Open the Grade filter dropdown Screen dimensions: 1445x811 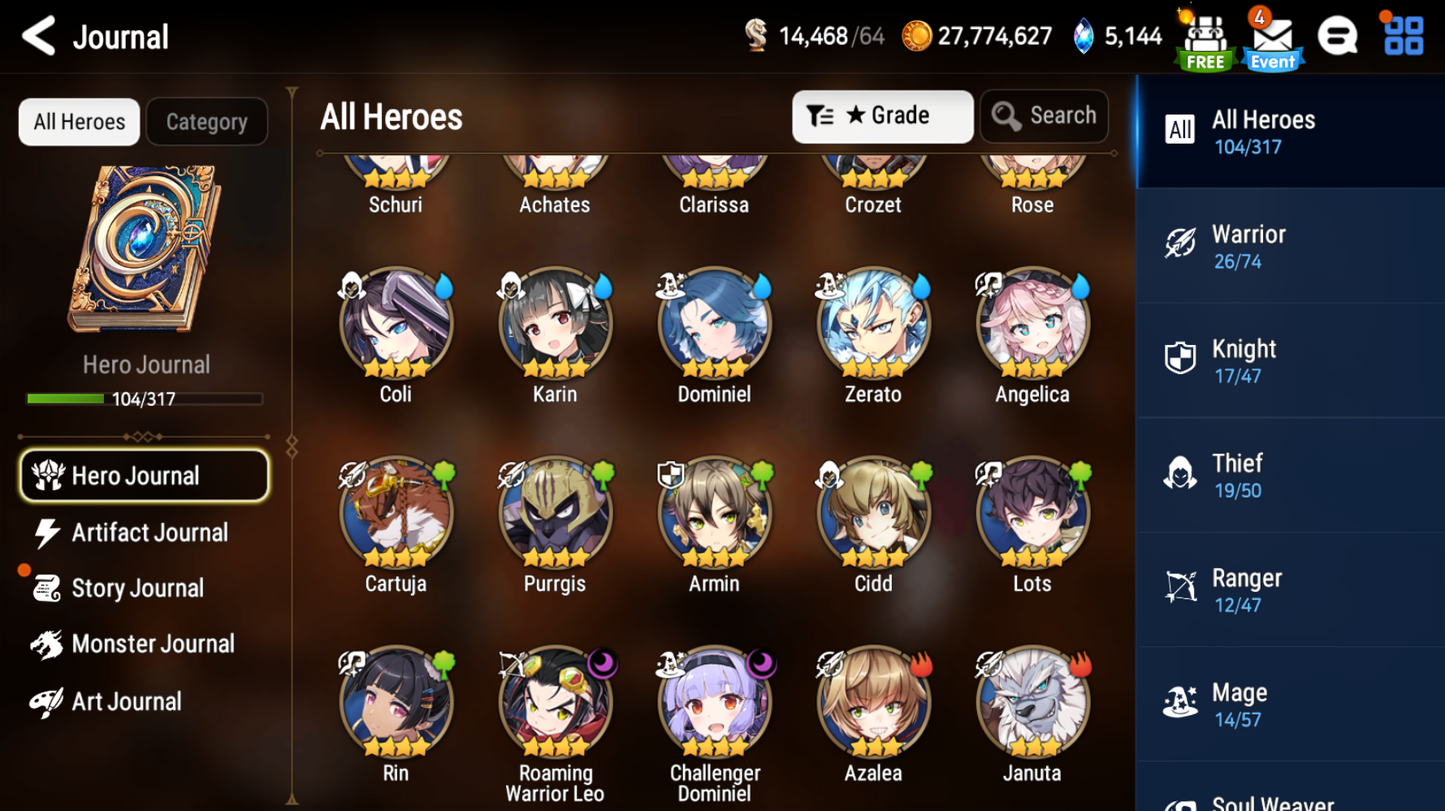pos(882,116)
